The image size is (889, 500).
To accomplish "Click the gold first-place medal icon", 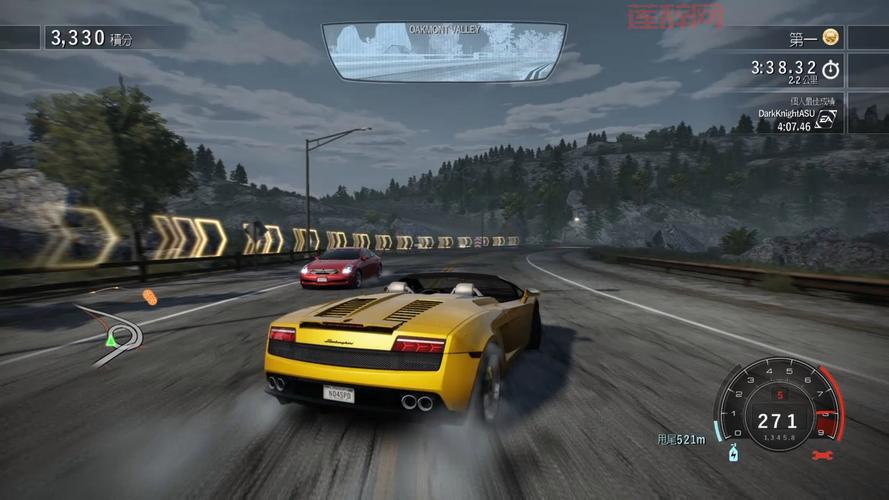I will click(x=830, y=38).
